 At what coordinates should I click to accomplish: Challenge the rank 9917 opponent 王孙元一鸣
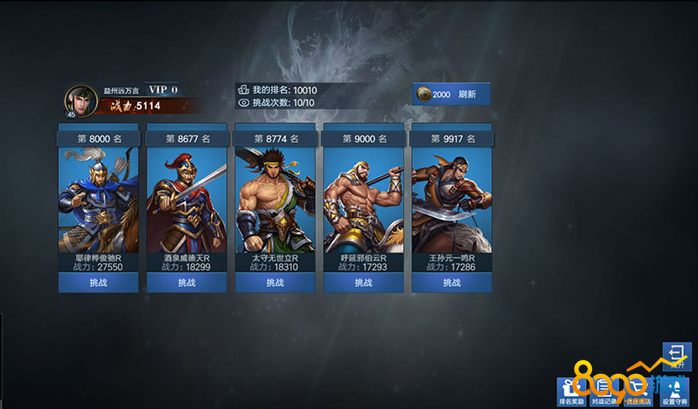coord(451,283)
